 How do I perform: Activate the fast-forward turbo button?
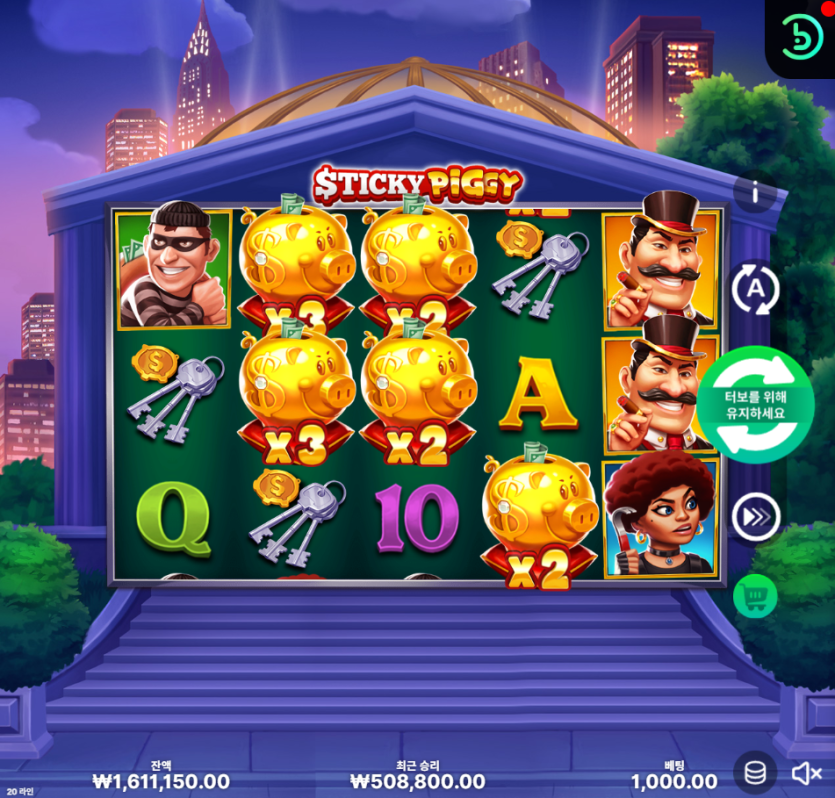[x=755, y=517]
